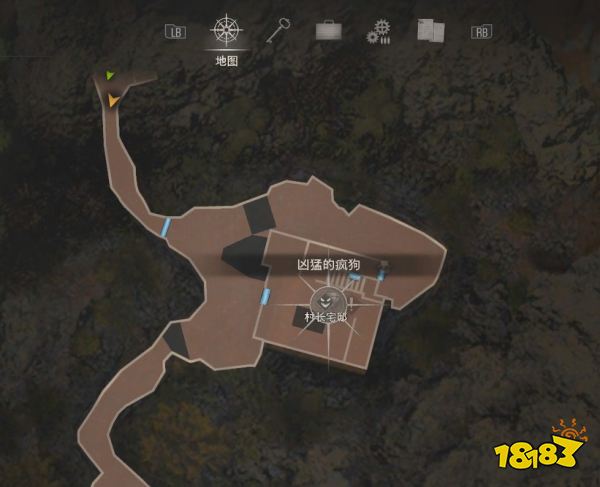Open the attaché case tab
Viewport: 600px width, 487px height.
click(x=329, y=31)
